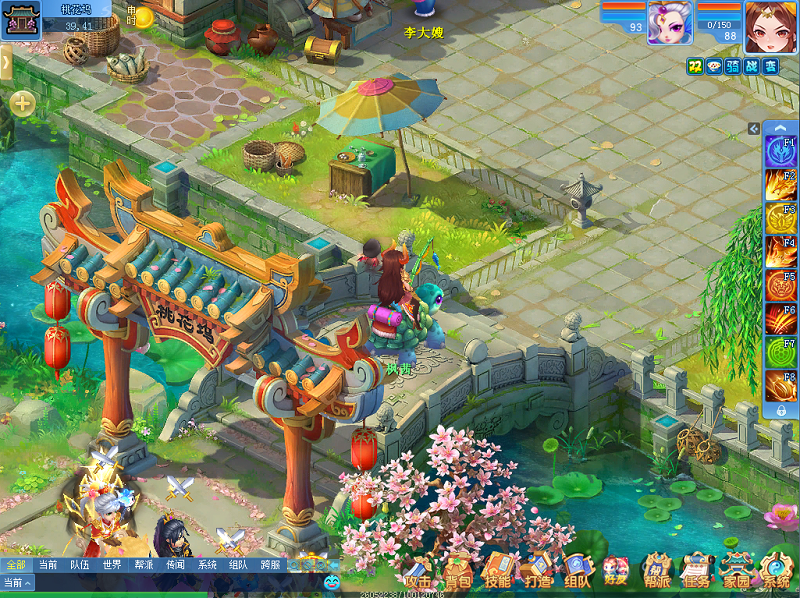The image size is (800, 598).
Task: Open the 任务 quest menu
Action: 697,572
